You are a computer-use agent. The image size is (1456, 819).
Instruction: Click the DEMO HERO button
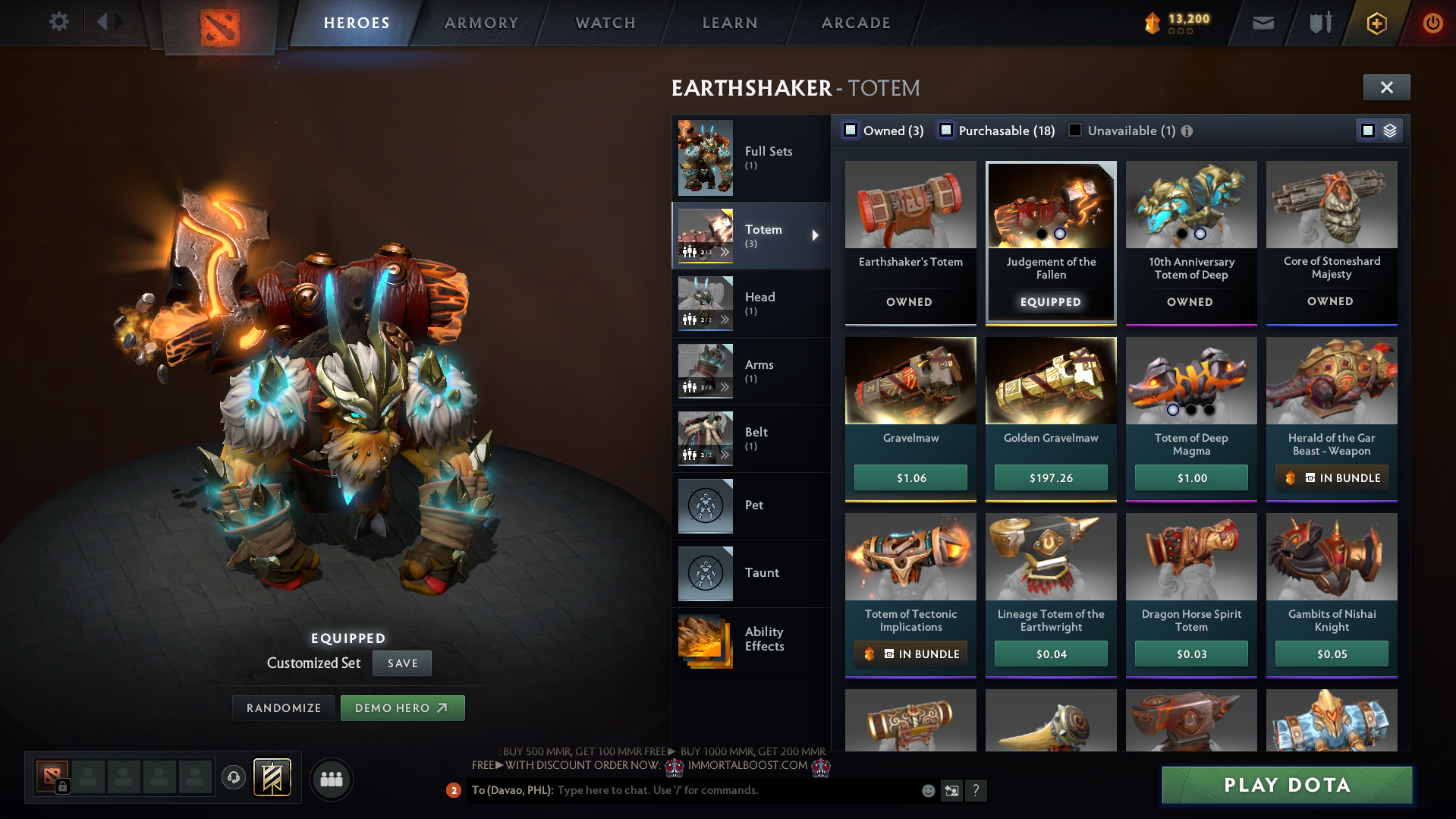click(402, 707)
